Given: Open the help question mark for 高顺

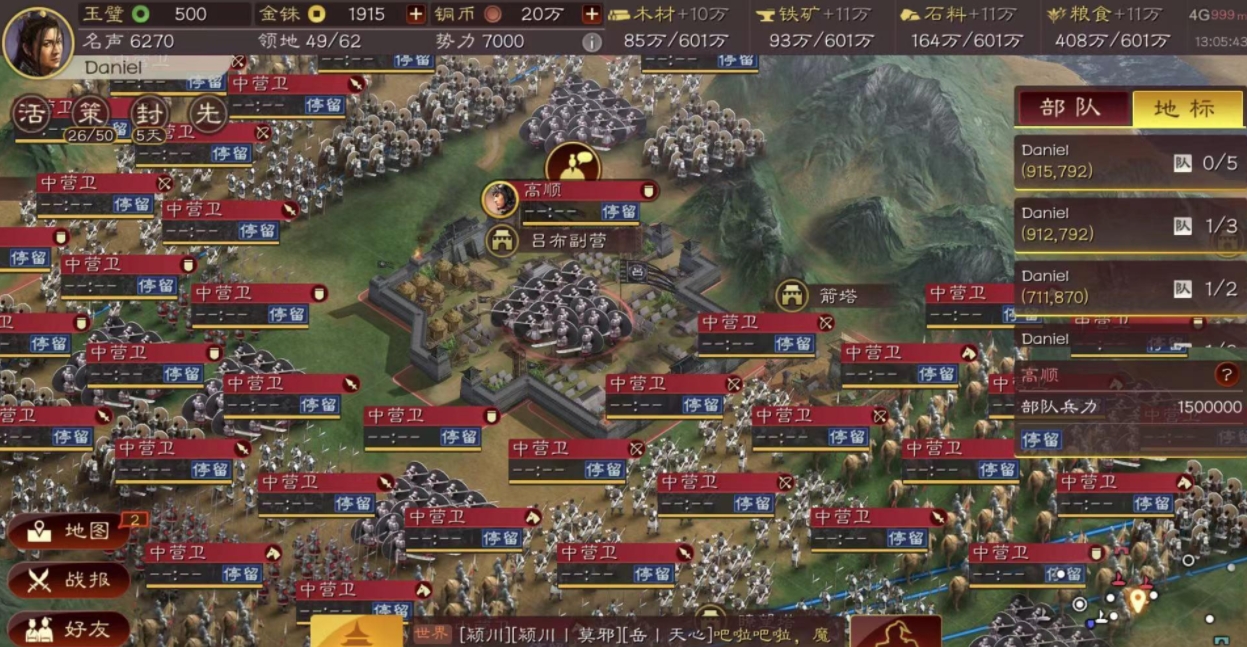Looking at the screenshot, I should pyautogui.click(x=1225, y=375).
